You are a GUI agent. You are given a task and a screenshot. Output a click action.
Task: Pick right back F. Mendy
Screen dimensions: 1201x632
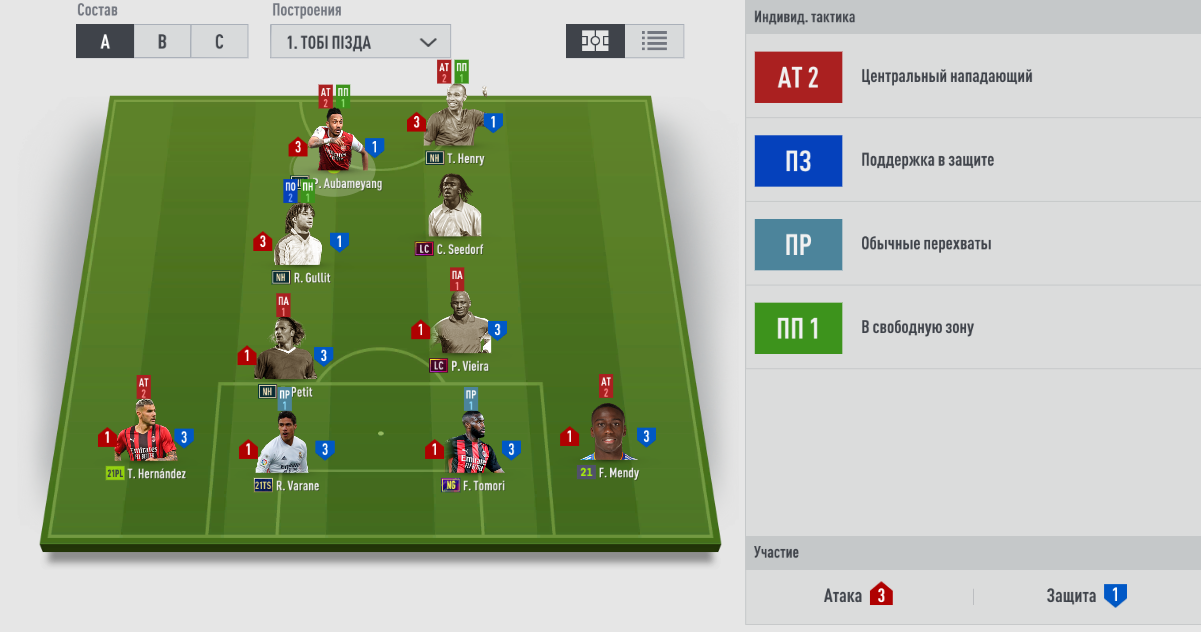607,433
